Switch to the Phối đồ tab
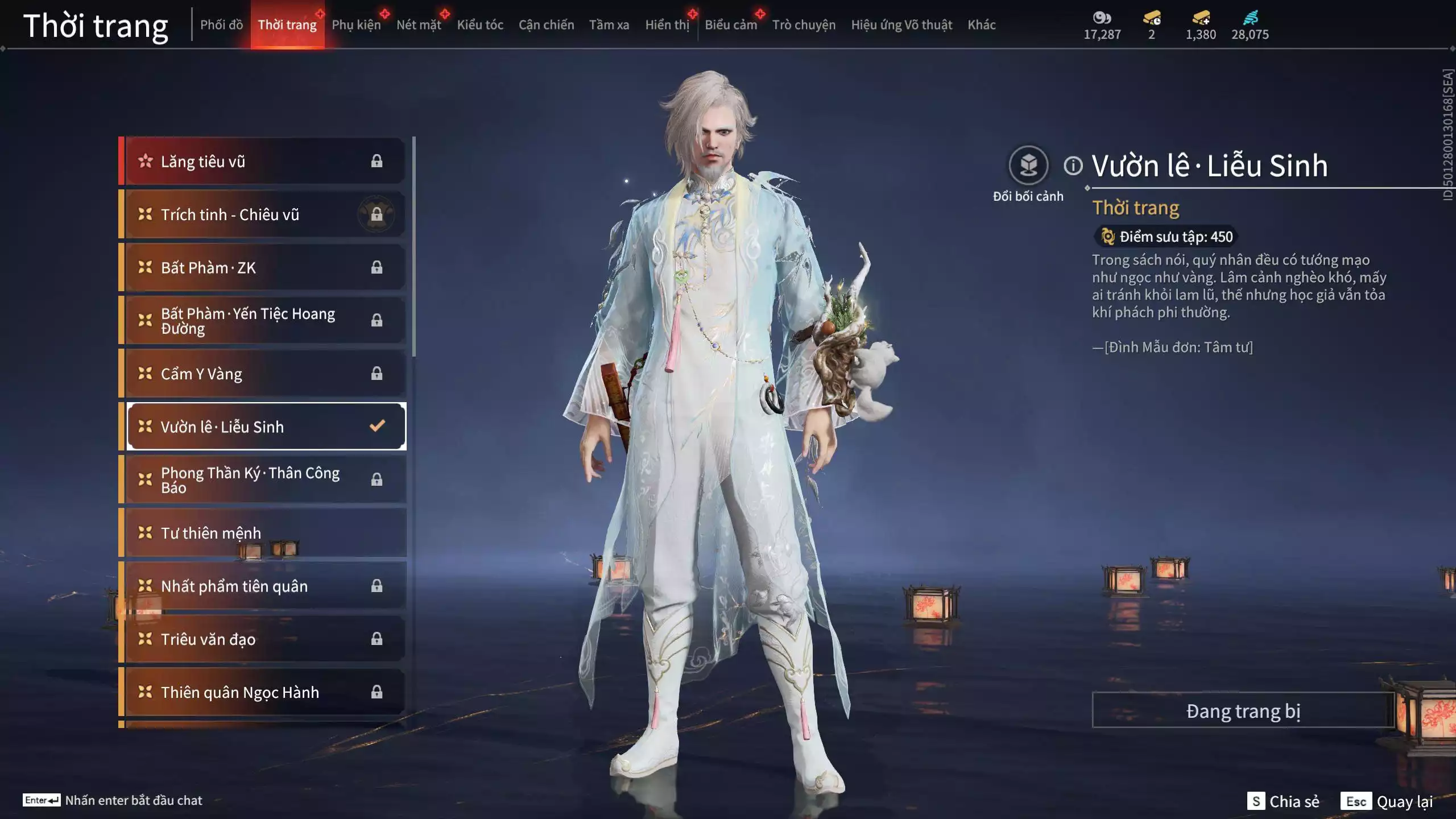Viewport: 1456px width, 819px height. pos(221,25)
